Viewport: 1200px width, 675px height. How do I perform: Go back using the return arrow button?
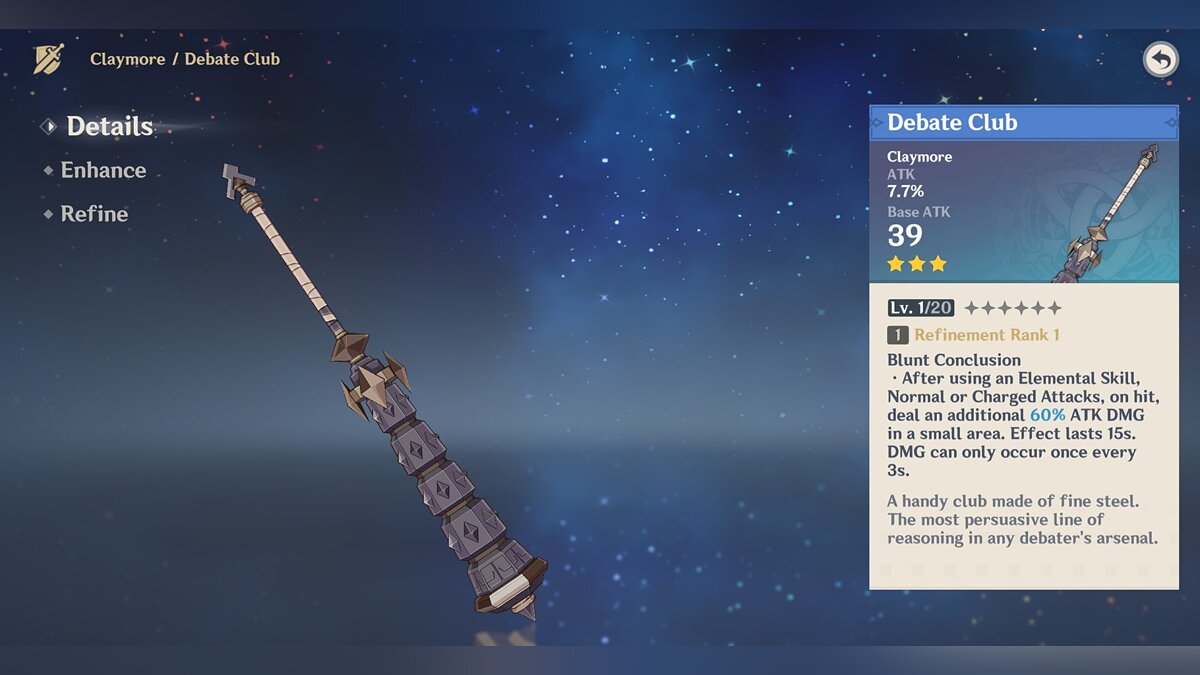click(x=1160, y=60)
